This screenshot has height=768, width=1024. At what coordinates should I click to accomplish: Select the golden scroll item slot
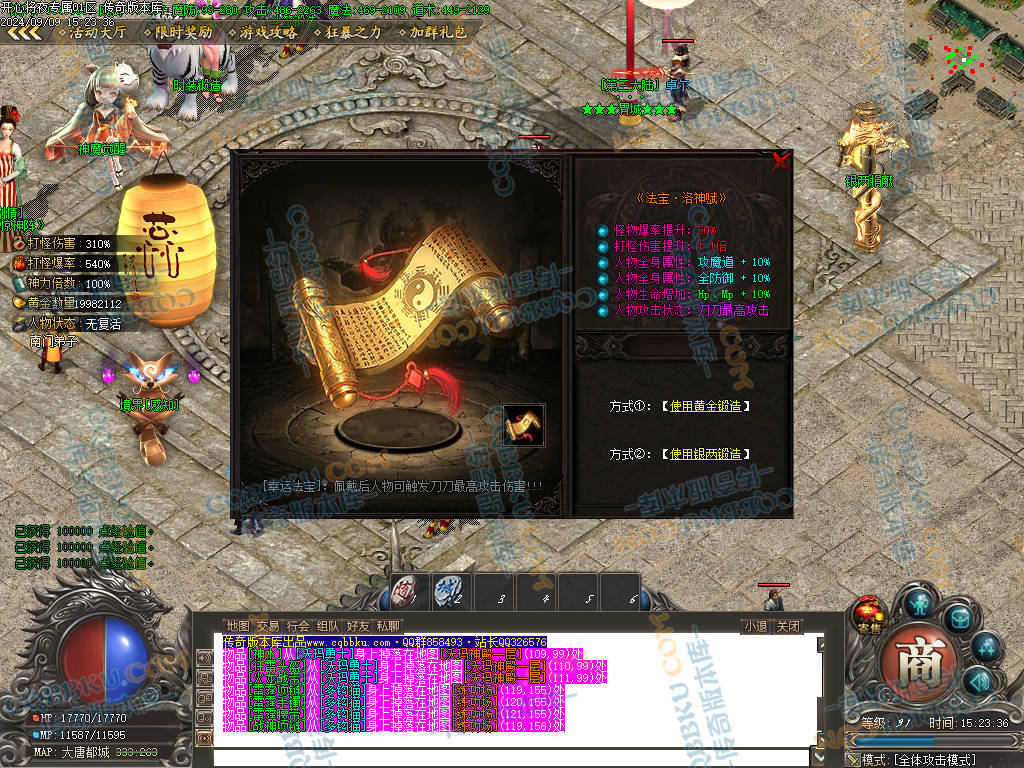(524, 425)
